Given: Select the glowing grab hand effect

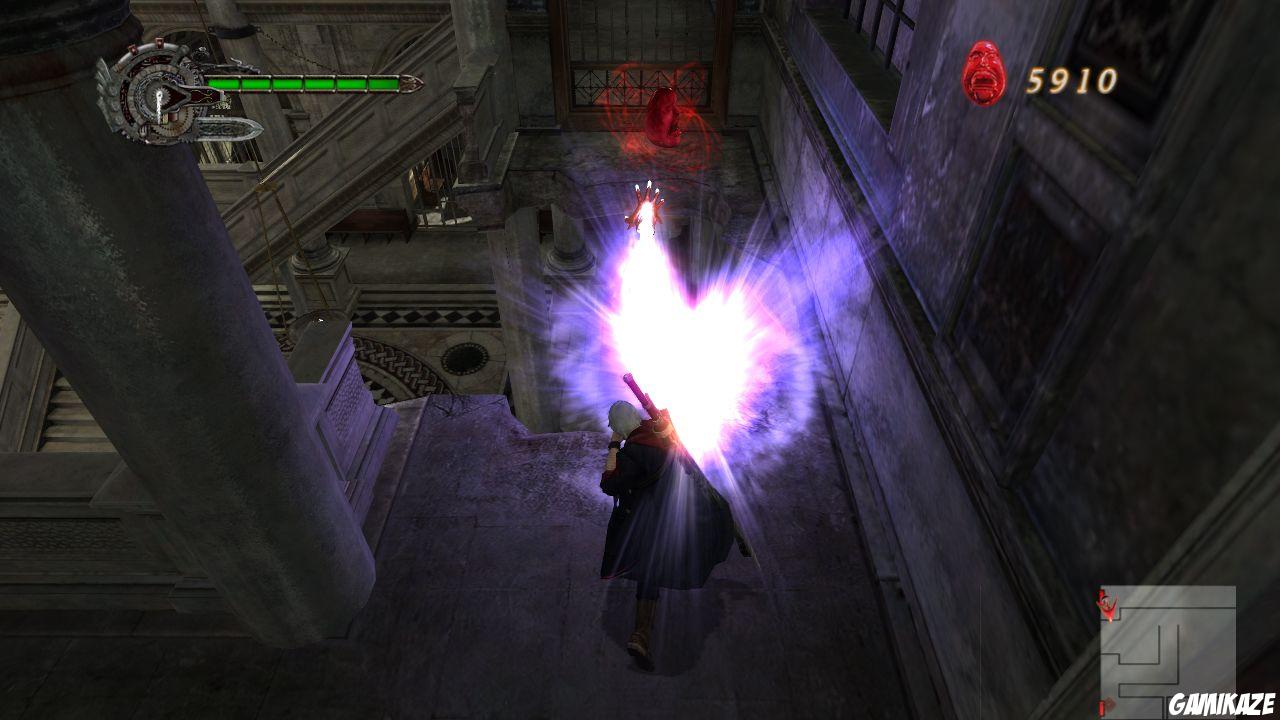Looking at the screenshot, I should [648, 205].
